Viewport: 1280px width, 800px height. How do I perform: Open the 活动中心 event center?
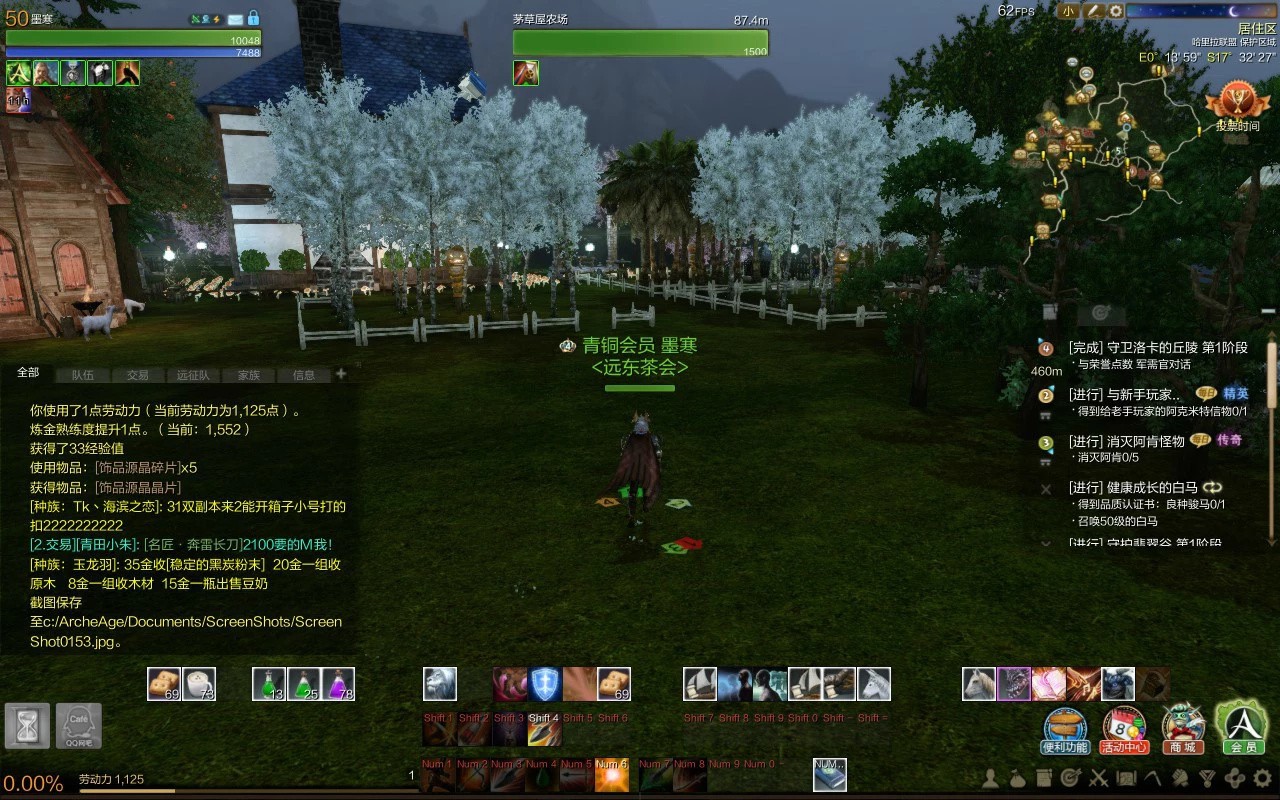coord(1124,729)
